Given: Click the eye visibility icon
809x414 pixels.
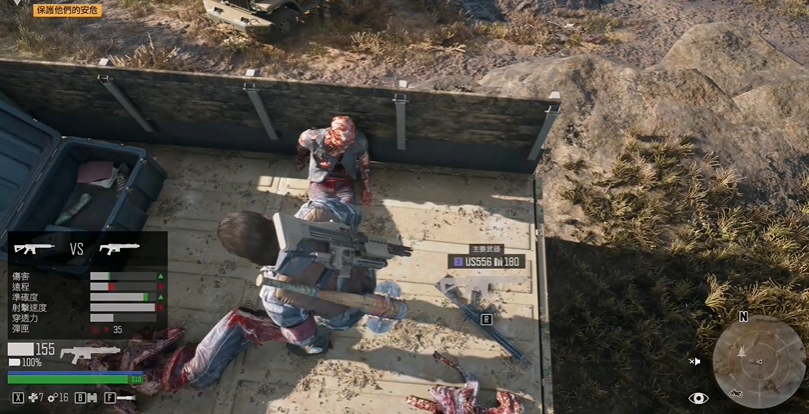Looking at the screenshot, I should click(x=698, y=398).
